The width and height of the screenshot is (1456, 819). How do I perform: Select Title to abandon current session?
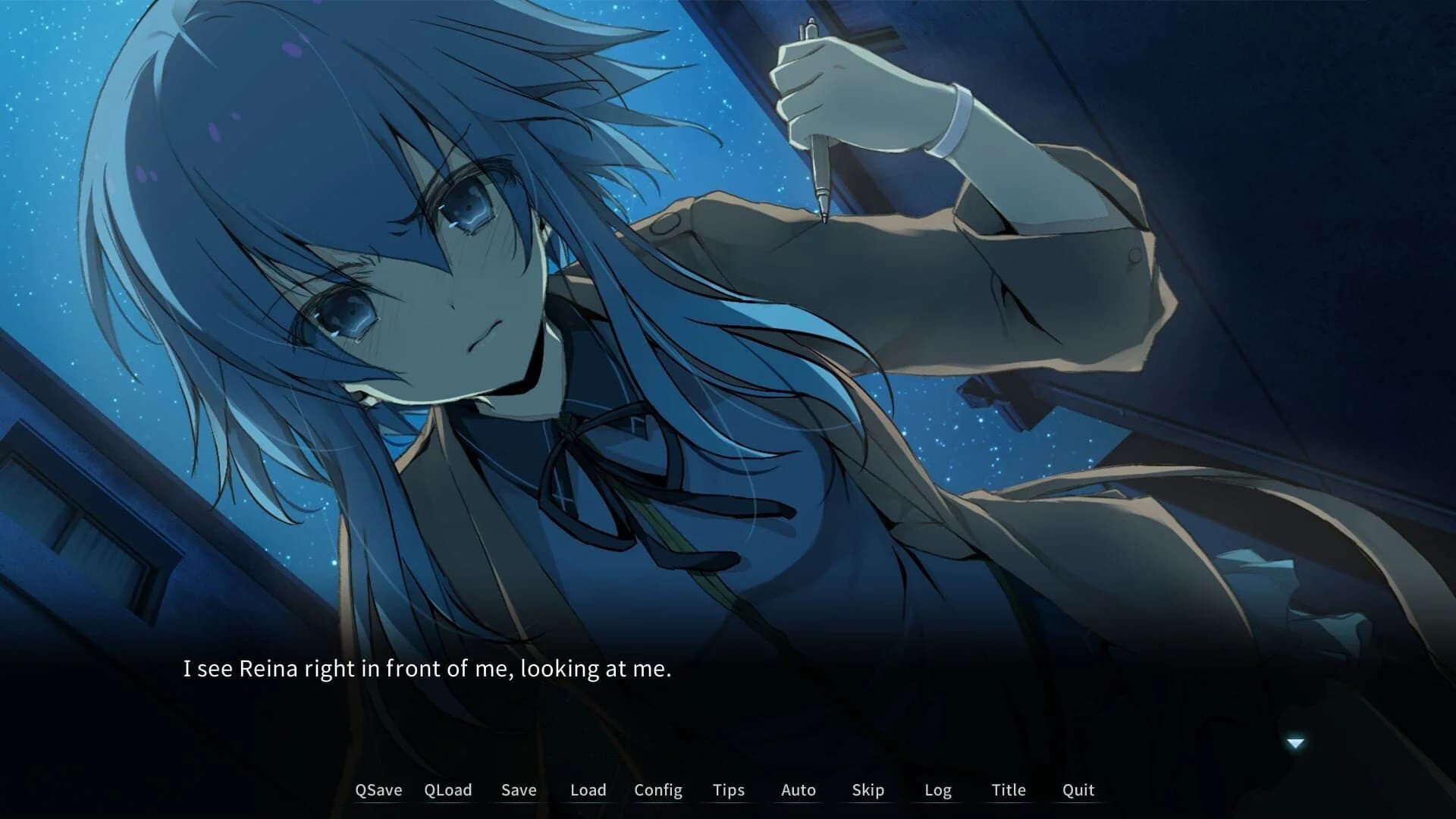(1009, 789)
